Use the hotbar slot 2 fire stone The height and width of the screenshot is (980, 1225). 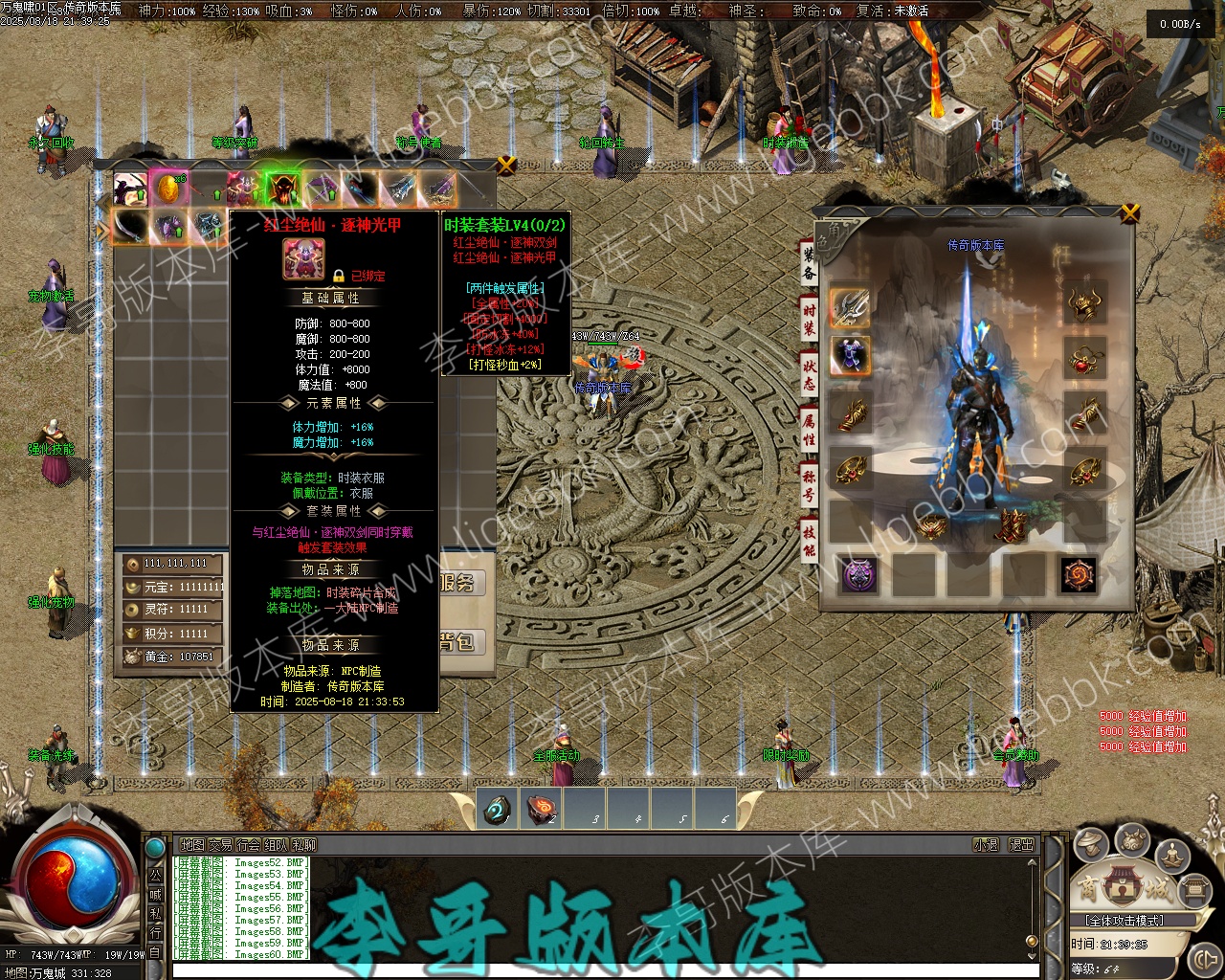coord(543,810)
